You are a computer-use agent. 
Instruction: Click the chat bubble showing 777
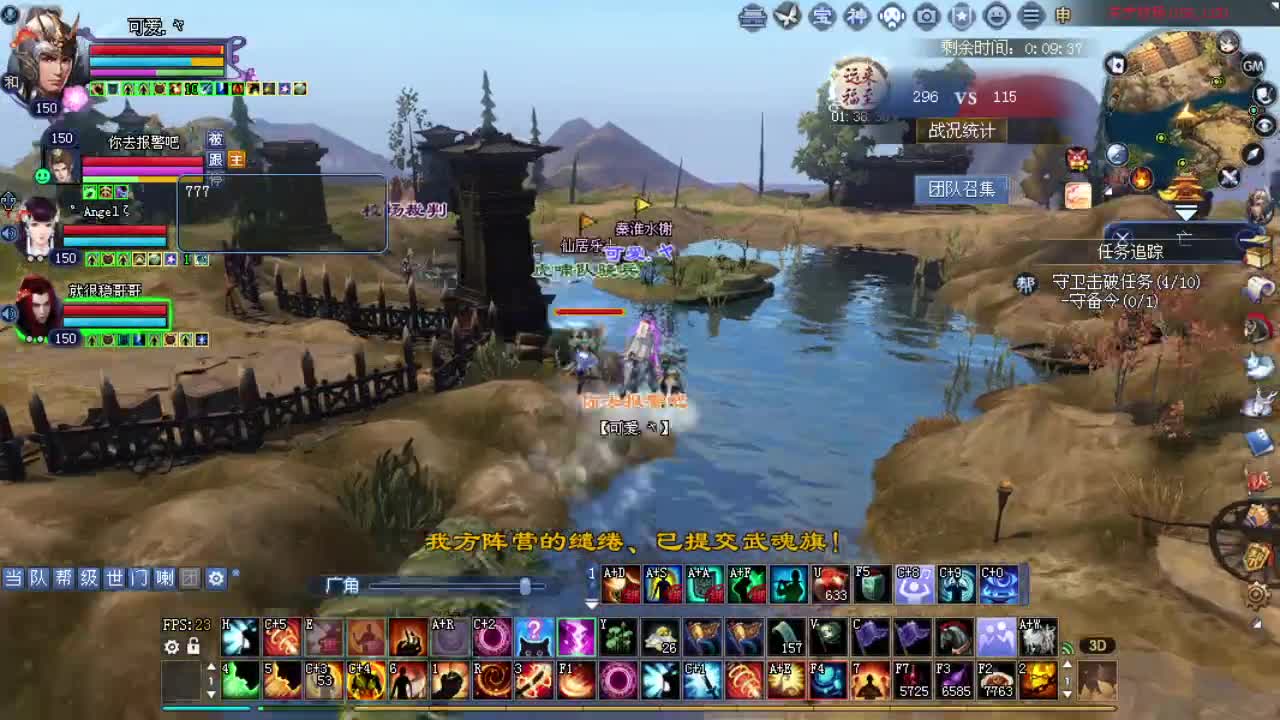[197, 192]
